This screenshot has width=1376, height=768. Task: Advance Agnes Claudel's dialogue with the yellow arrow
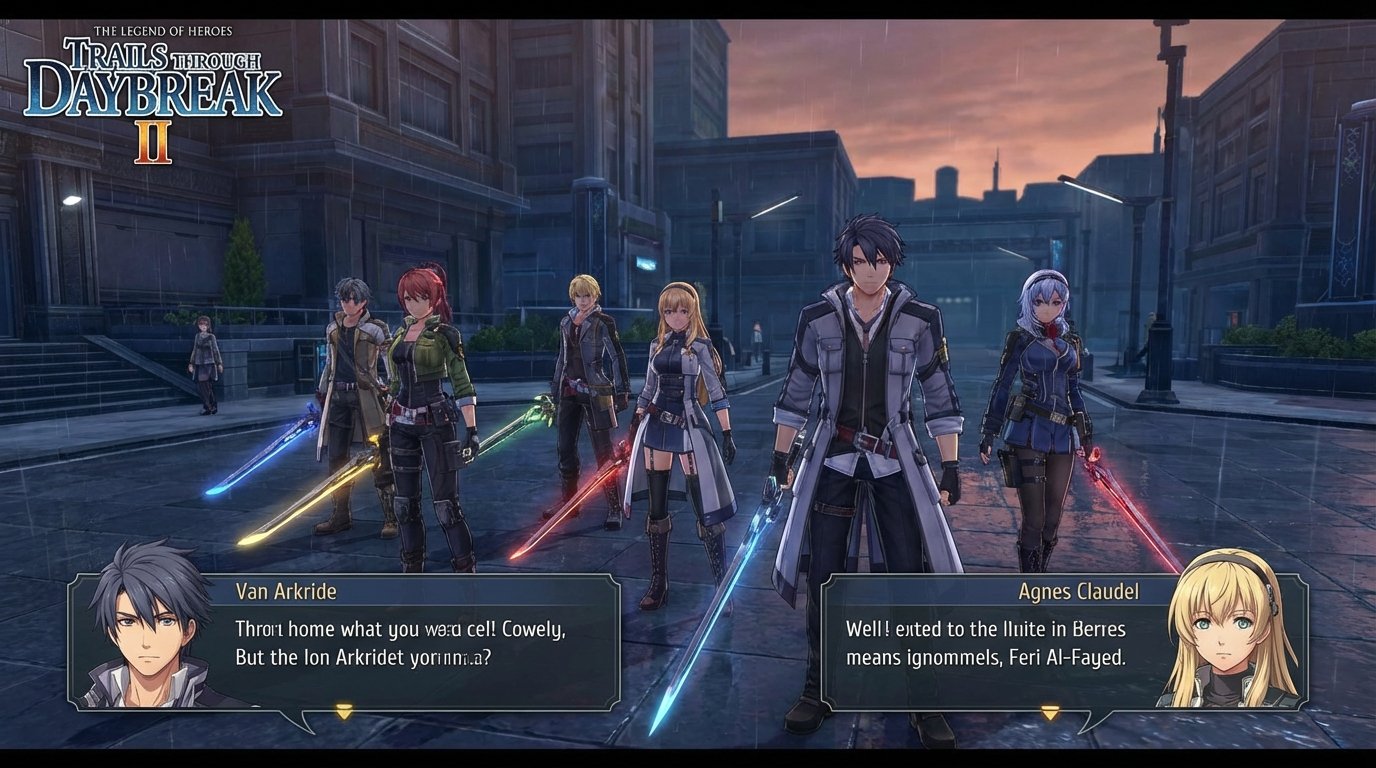(1050, 712)
